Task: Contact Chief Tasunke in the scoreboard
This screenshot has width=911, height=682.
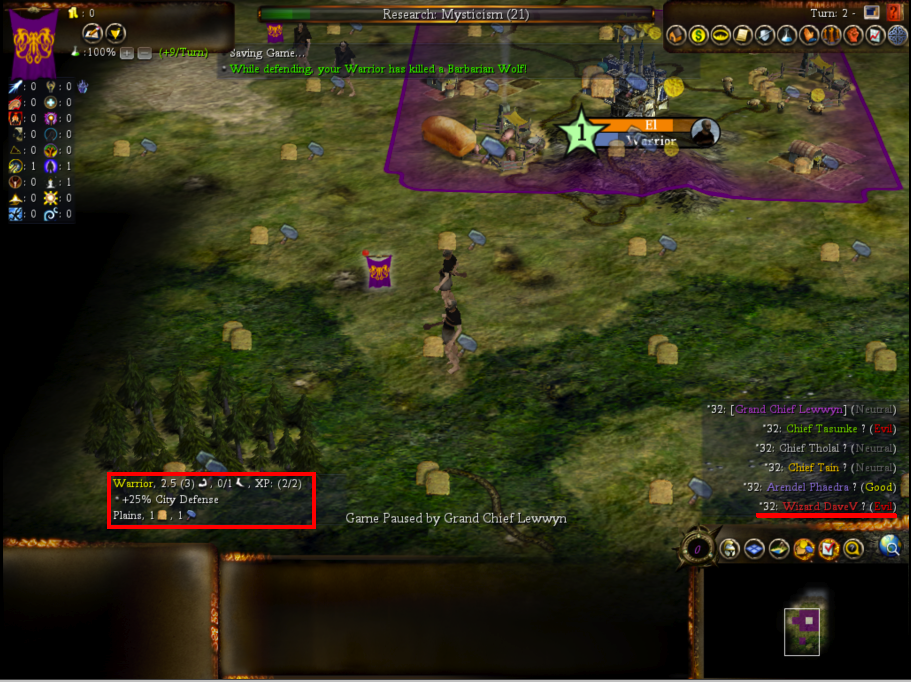Action: tap(821, 428)
